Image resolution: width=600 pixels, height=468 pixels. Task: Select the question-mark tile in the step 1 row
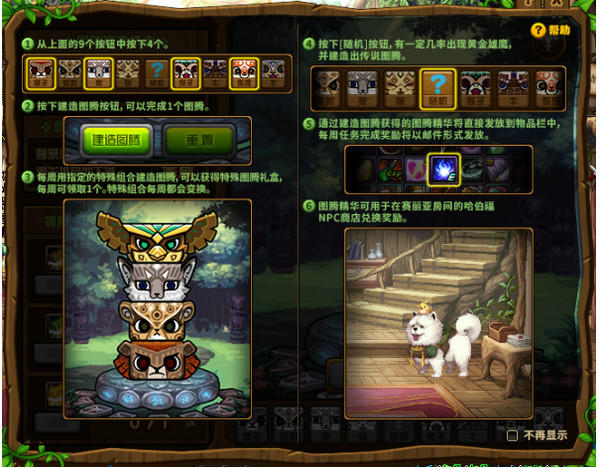[x=156, y=72]
